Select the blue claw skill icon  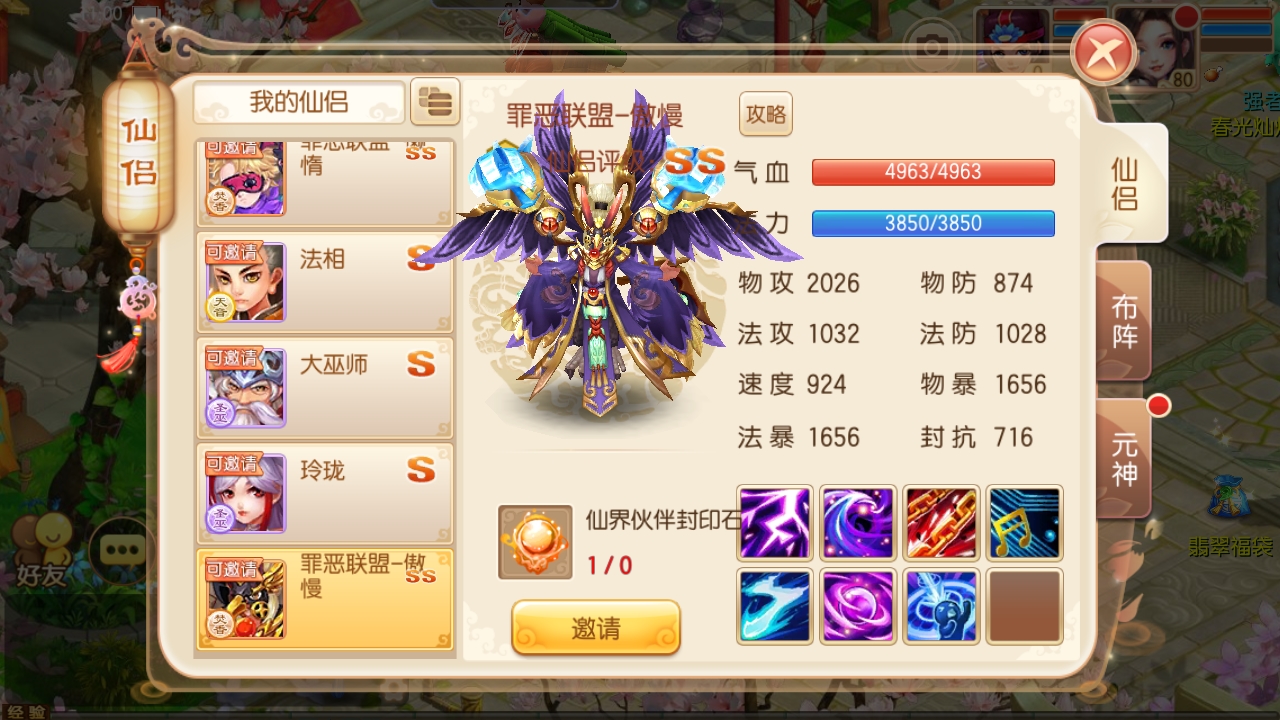[x=774, y=606]
